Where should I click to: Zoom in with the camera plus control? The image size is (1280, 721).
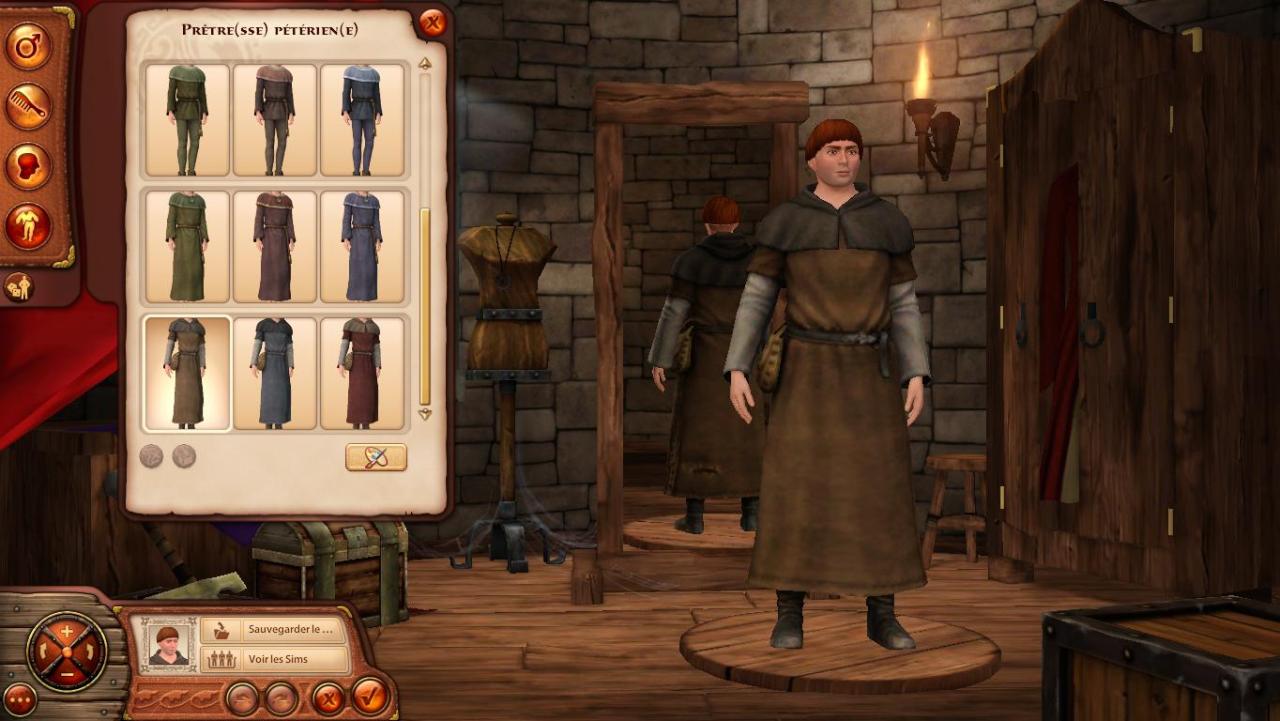67,631
